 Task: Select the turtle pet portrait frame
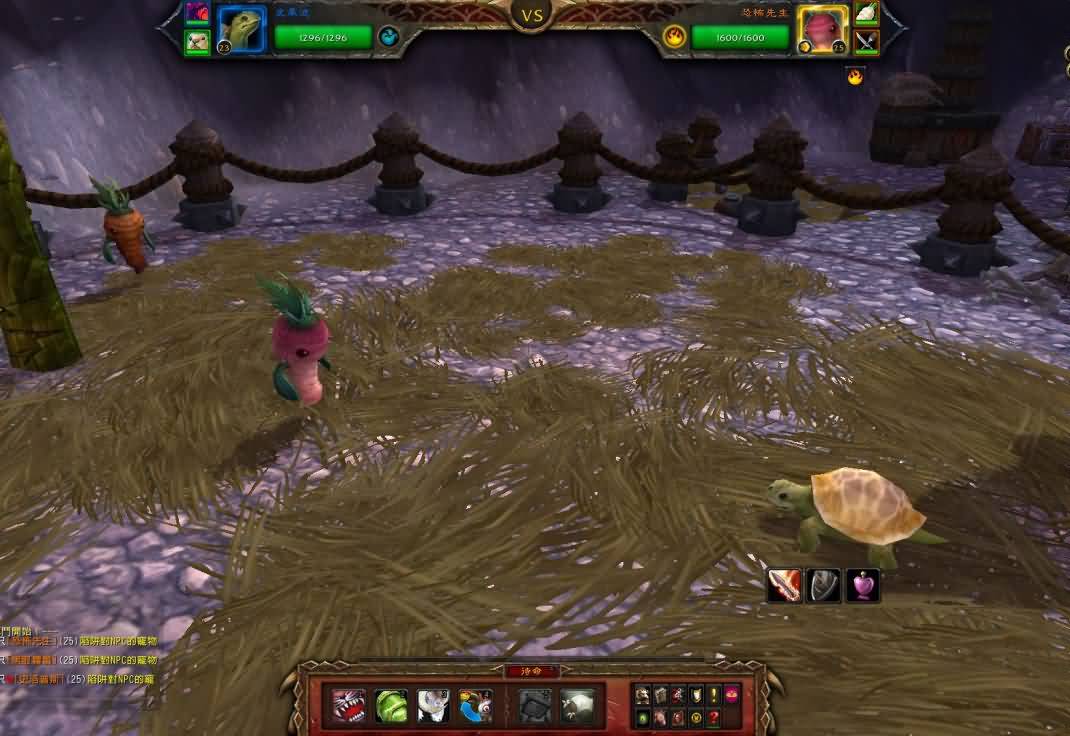click(x=241, y=30)
